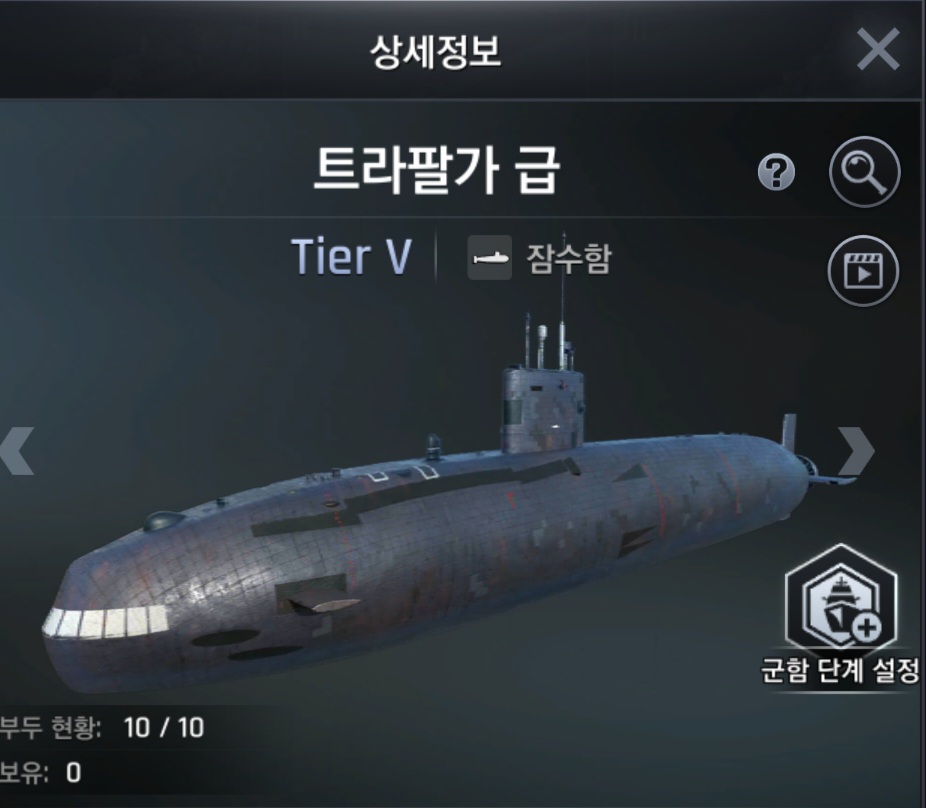Show the next ship with right arrow

point(856,451)
